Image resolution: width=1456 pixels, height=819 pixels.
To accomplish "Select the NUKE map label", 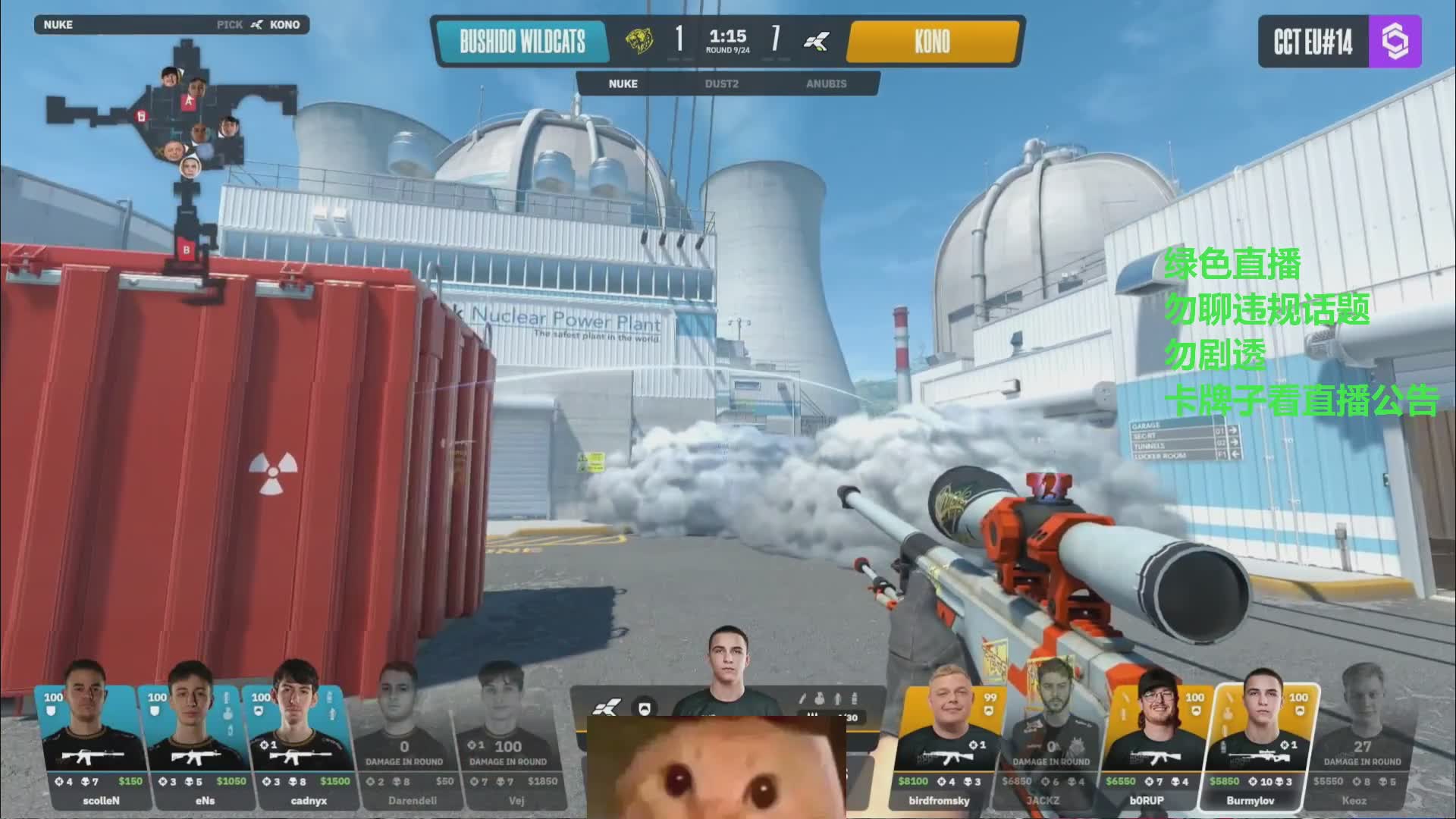I will 623,83.
